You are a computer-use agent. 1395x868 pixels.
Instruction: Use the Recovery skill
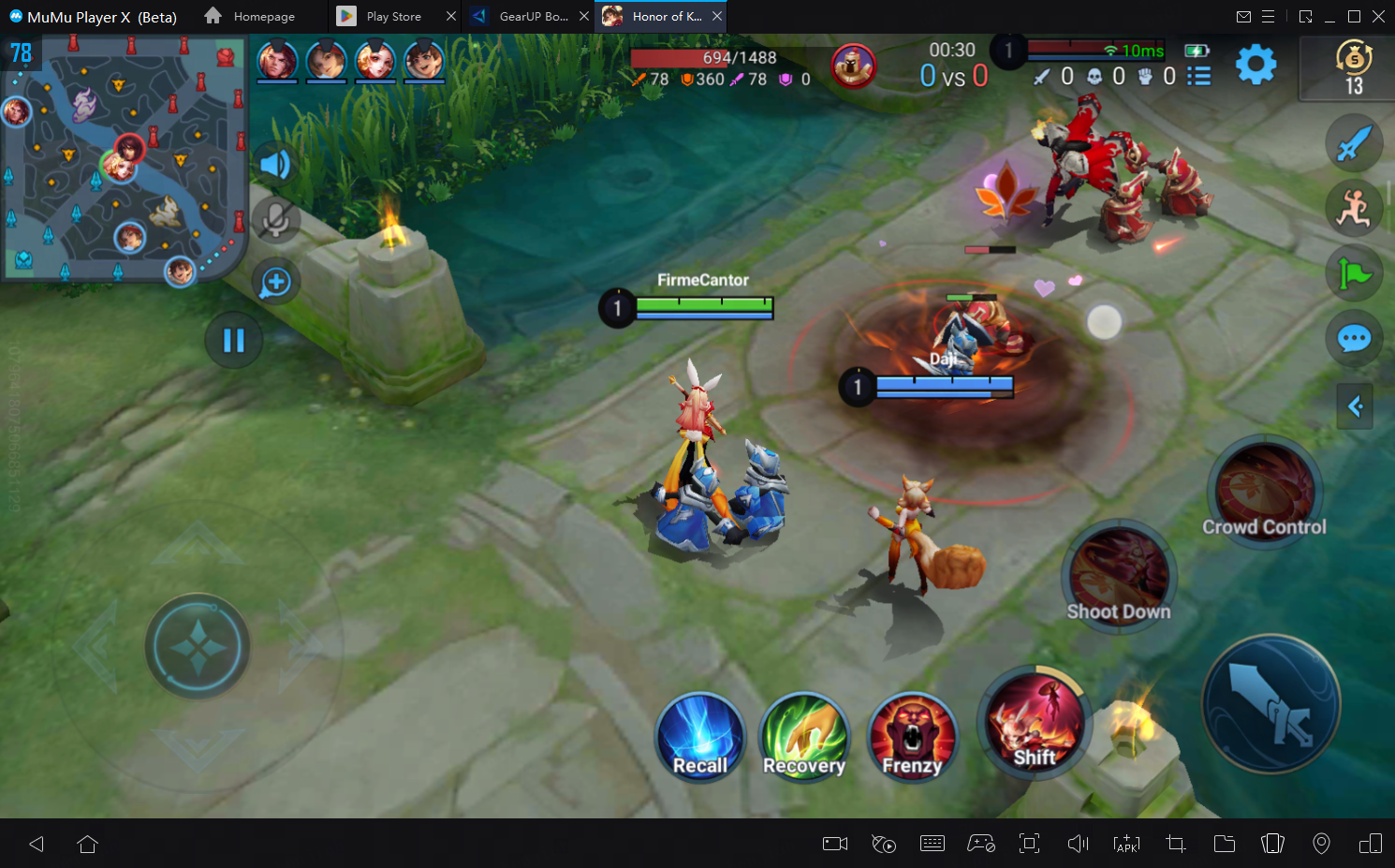tap(804, 737)
